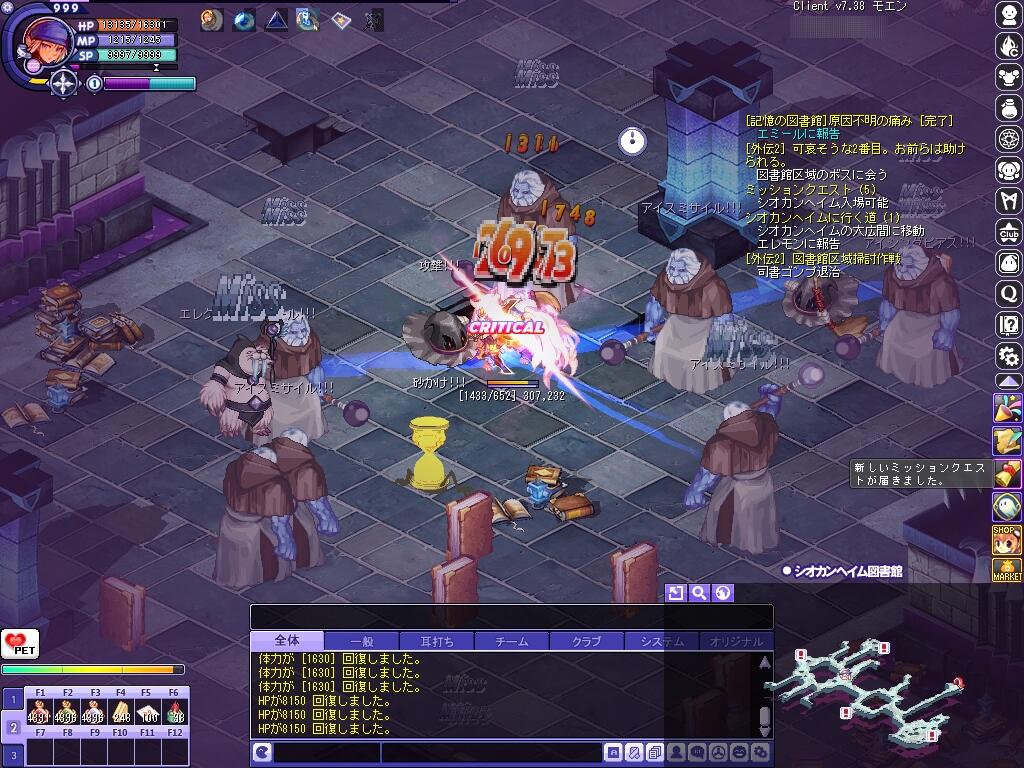Image resolution: width=1024 pixels, height=768 pixels.
Task: Switch to the システム chat tab
Action: tap(661, 641)
